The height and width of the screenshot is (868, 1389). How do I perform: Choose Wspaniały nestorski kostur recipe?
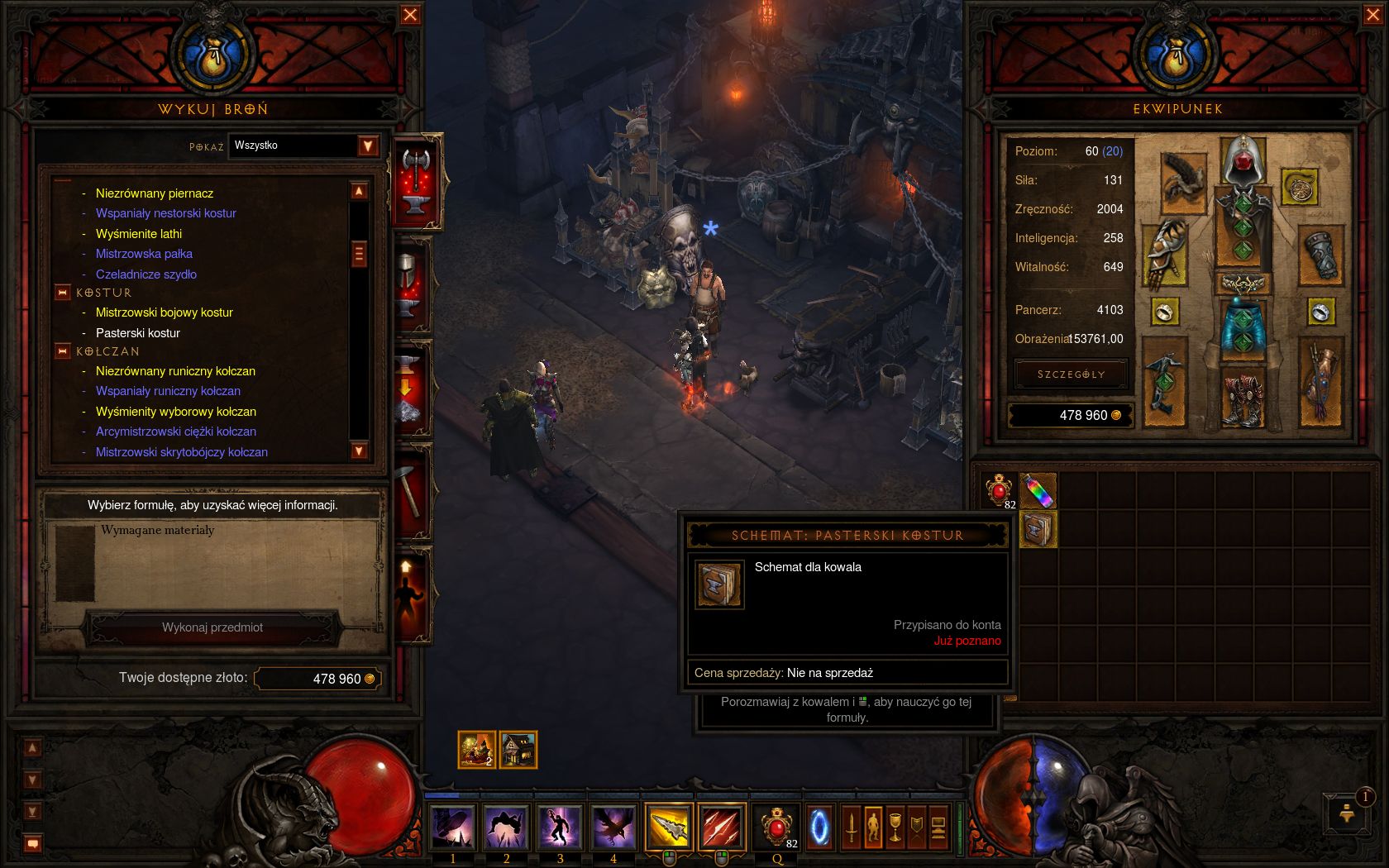[165, 213]
